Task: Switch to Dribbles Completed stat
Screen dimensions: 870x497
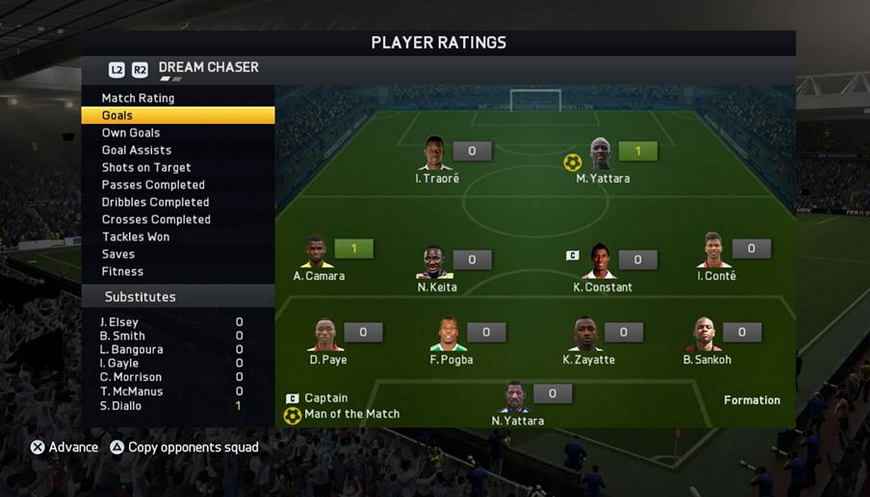Action: 155,202
